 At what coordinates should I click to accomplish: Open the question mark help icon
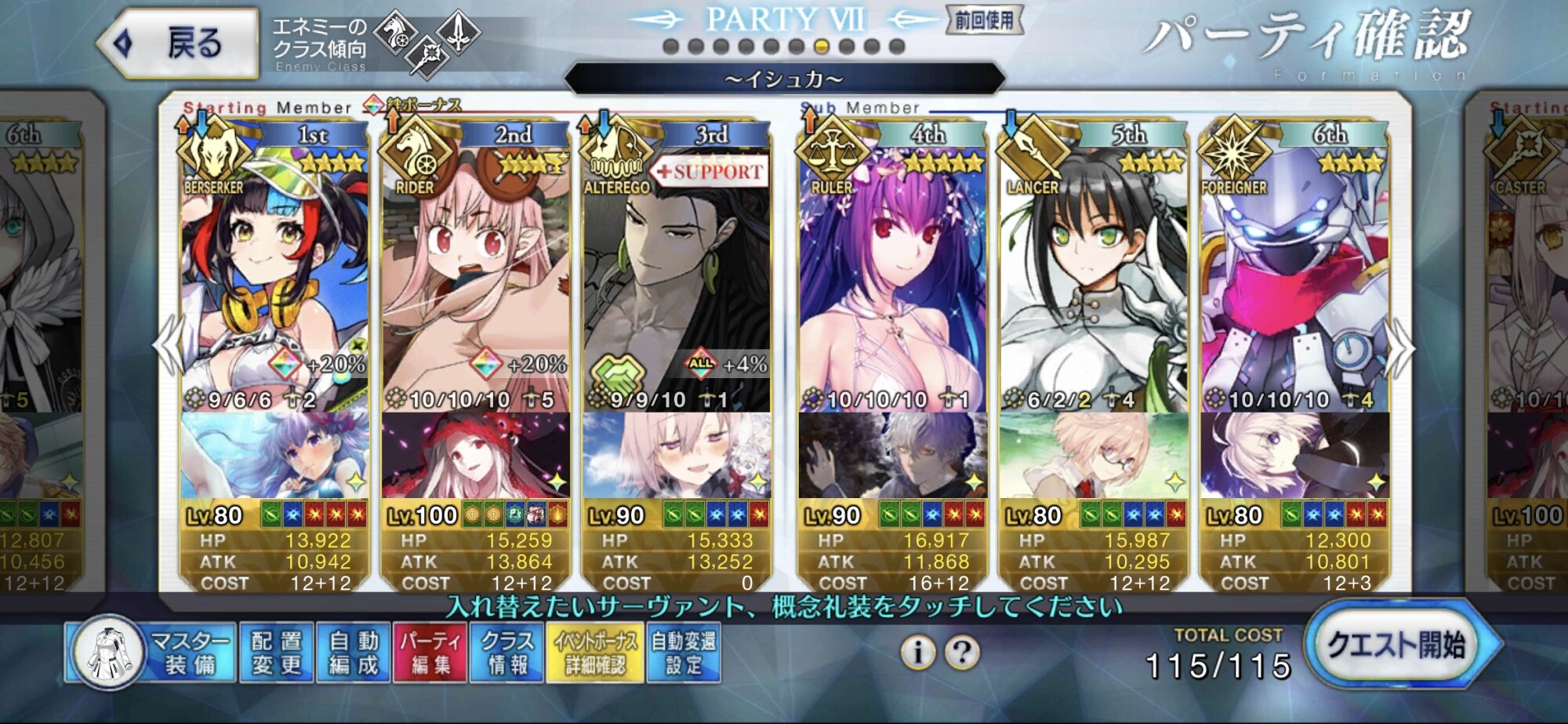point(963,652)
